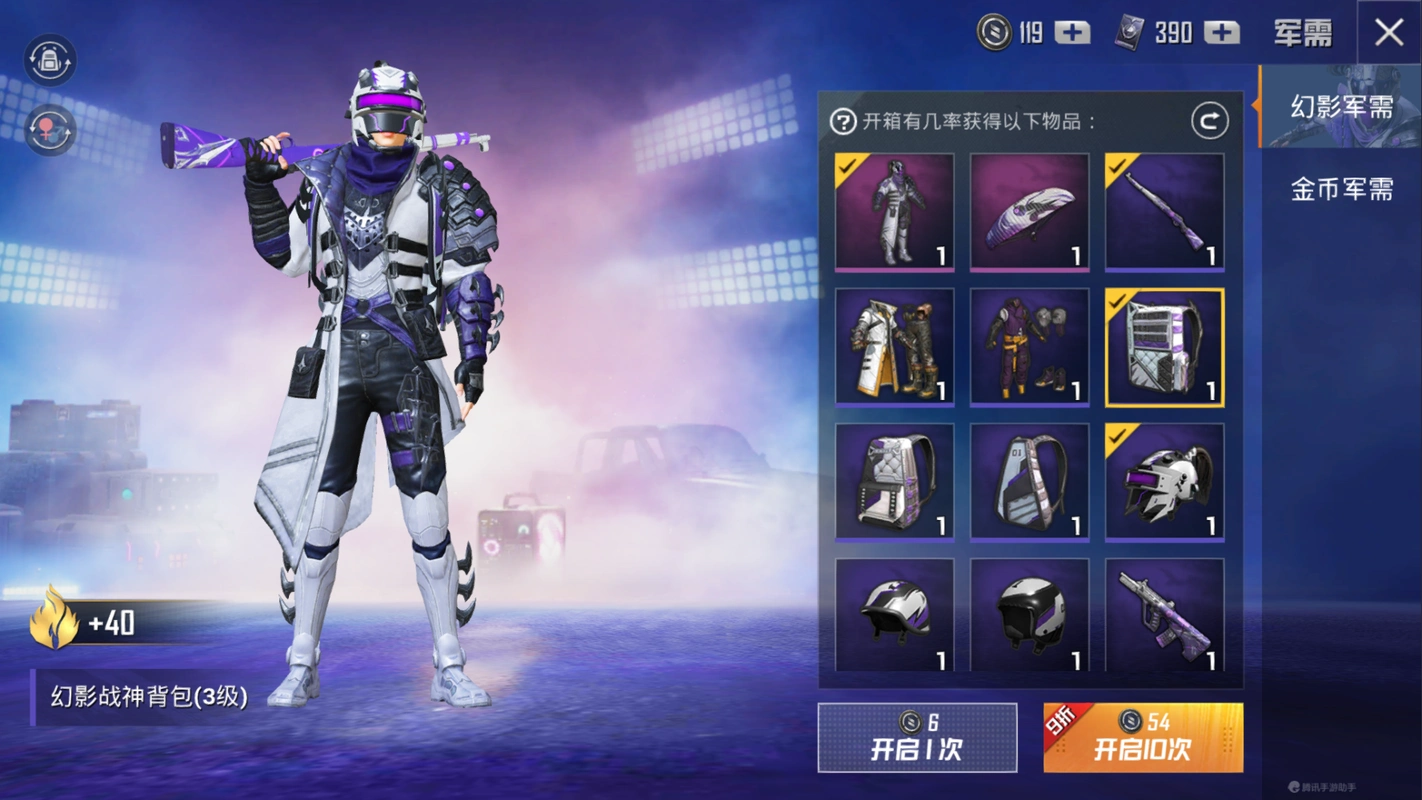Screen dimensions: 1422x800
Task: Select the purple and yellow outfit item
Action: pos(1029,347)
